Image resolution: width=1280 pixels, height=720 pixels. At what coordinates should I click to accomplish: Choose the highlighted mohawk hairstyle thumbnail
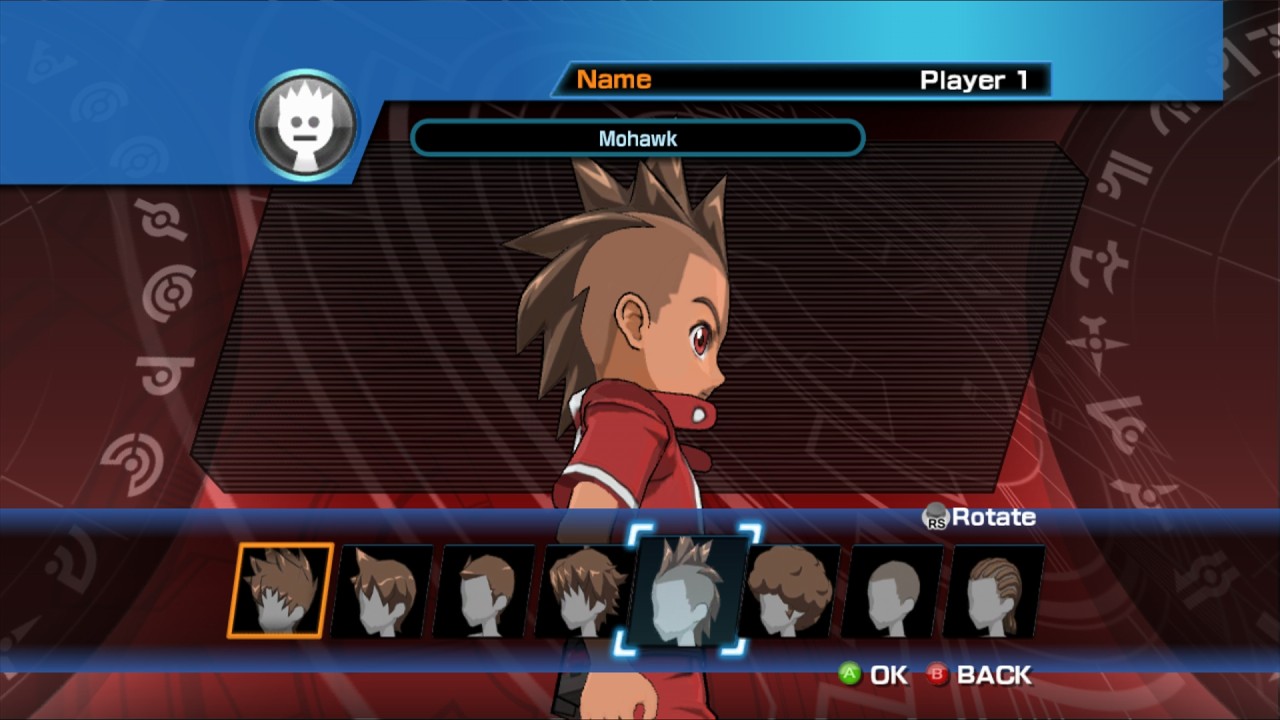pyautogui.click(x=687, y=590)
